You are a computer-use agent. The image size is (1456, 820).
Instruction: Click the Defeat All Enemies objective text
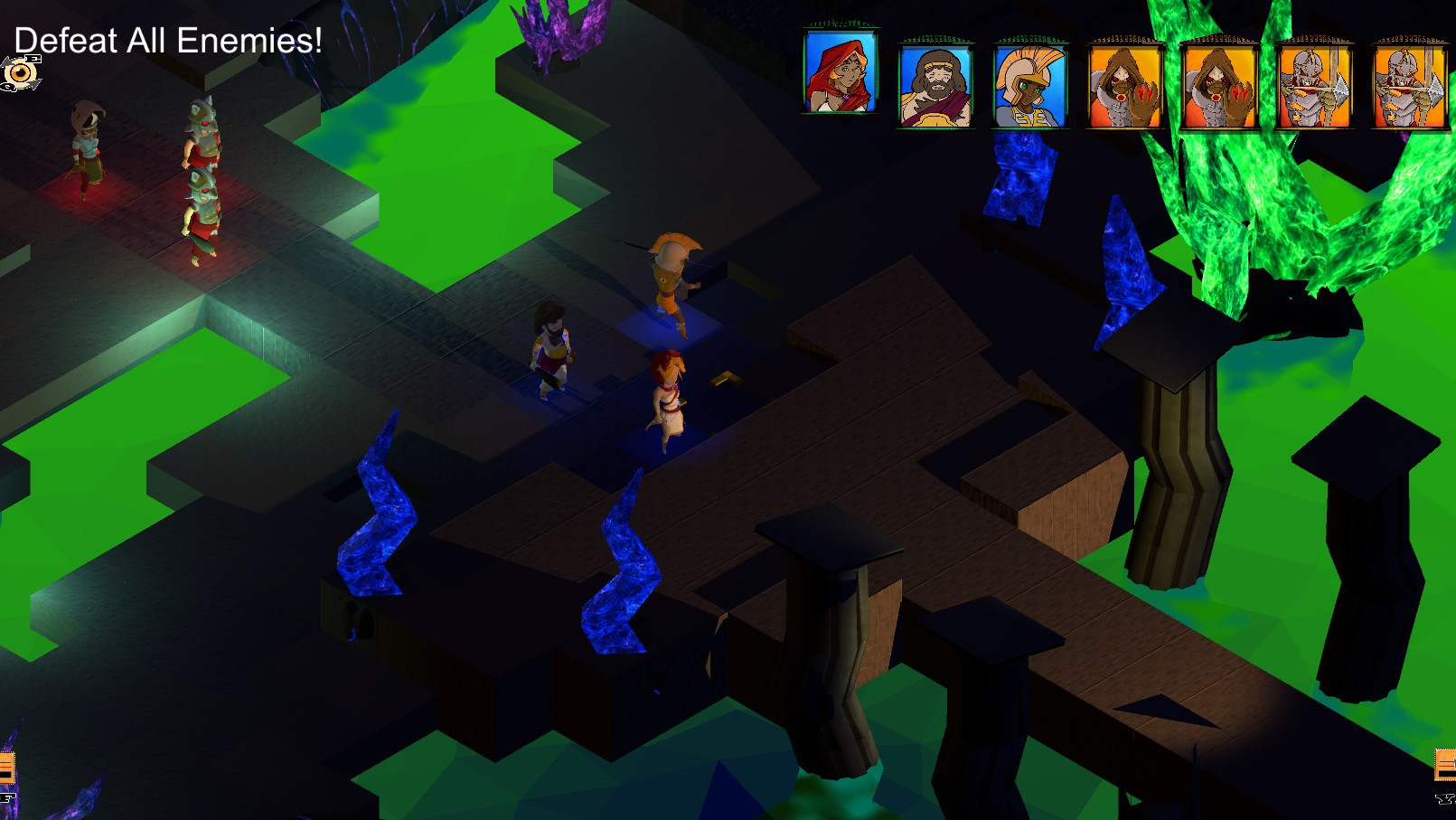pyautogui.click(x=167, y=41)
